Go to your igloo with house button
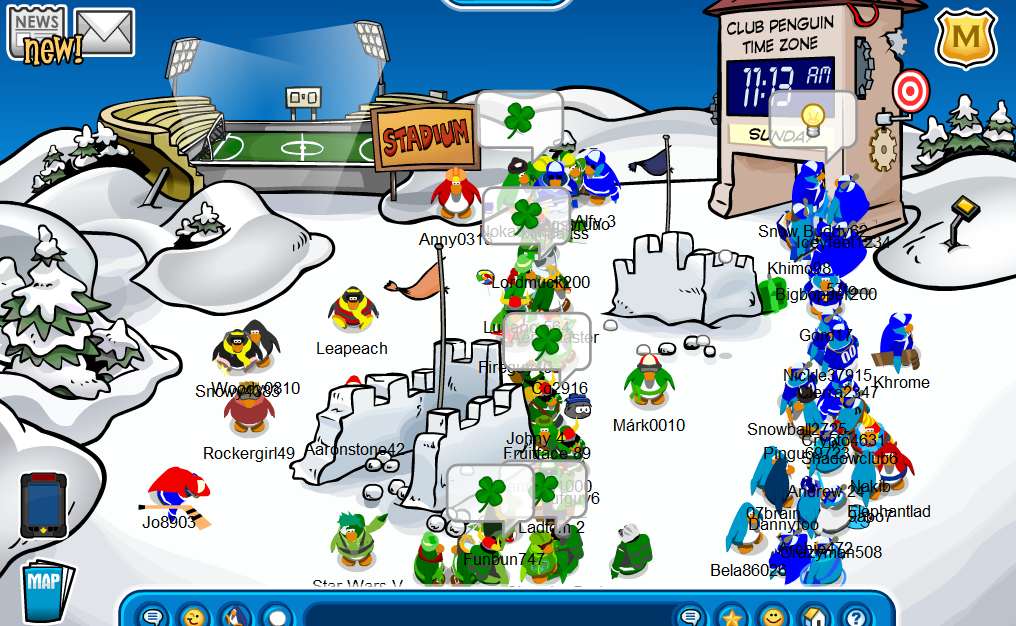The width and height of the screenshot is (1016, 626). tap(813, 616)
